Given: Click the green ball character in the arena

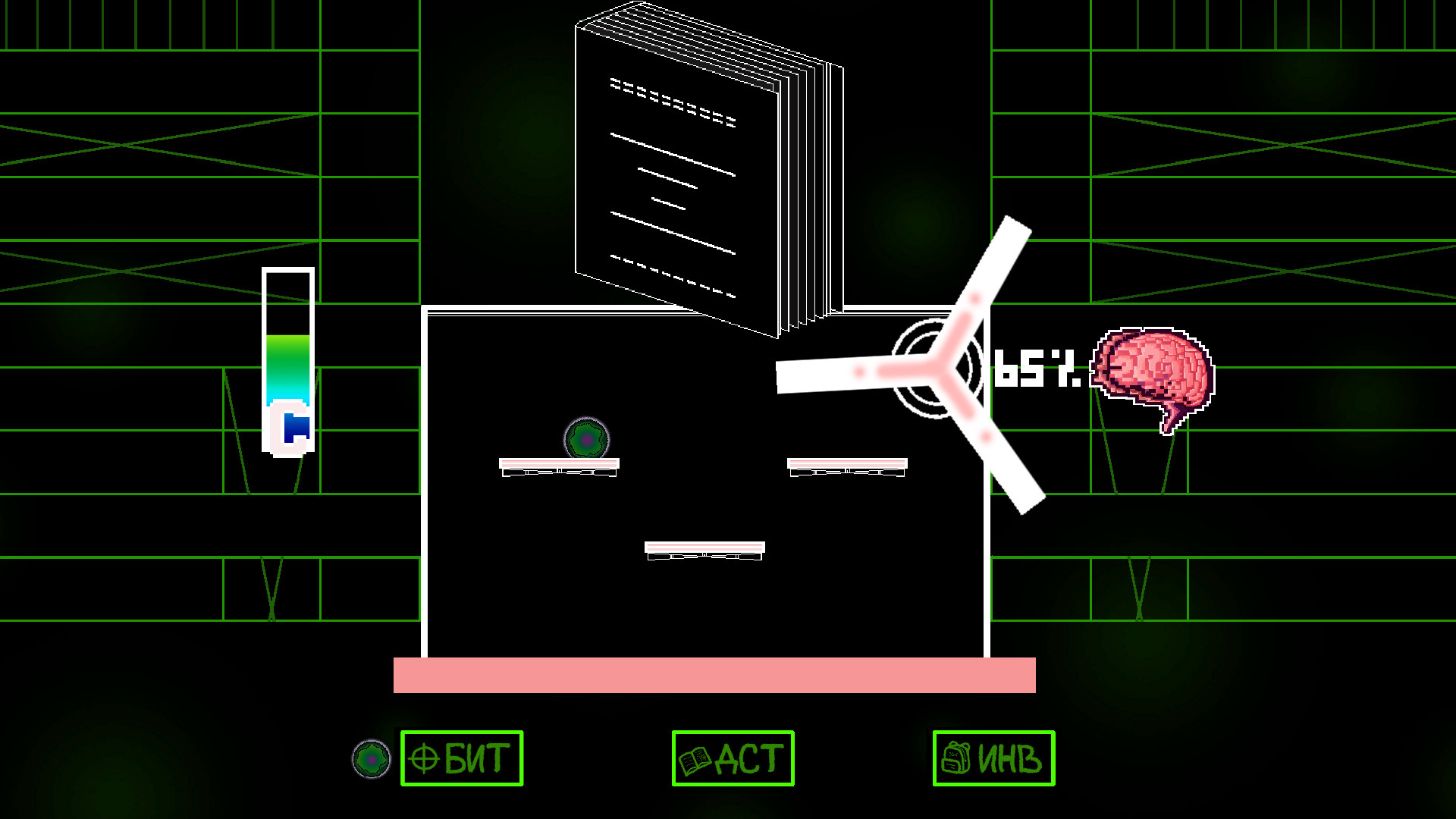Looking at the screenshot, I should pos(586,438).
